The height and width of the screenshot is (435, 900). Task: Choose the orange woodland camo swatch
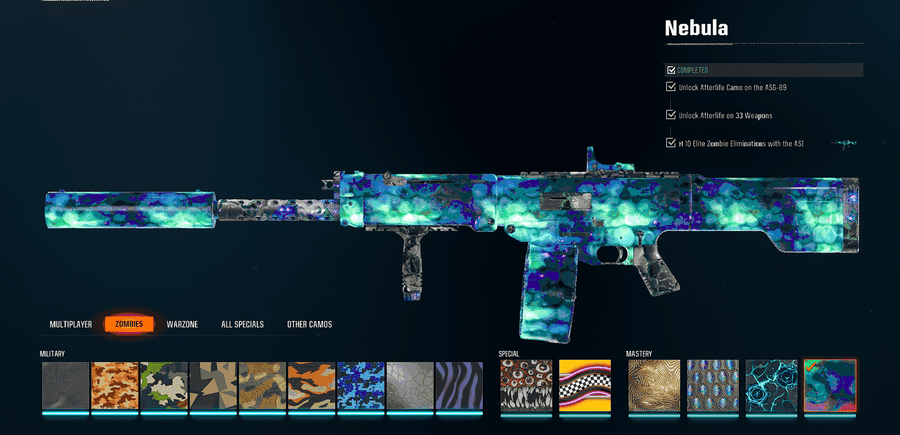(x=115, y=386)
